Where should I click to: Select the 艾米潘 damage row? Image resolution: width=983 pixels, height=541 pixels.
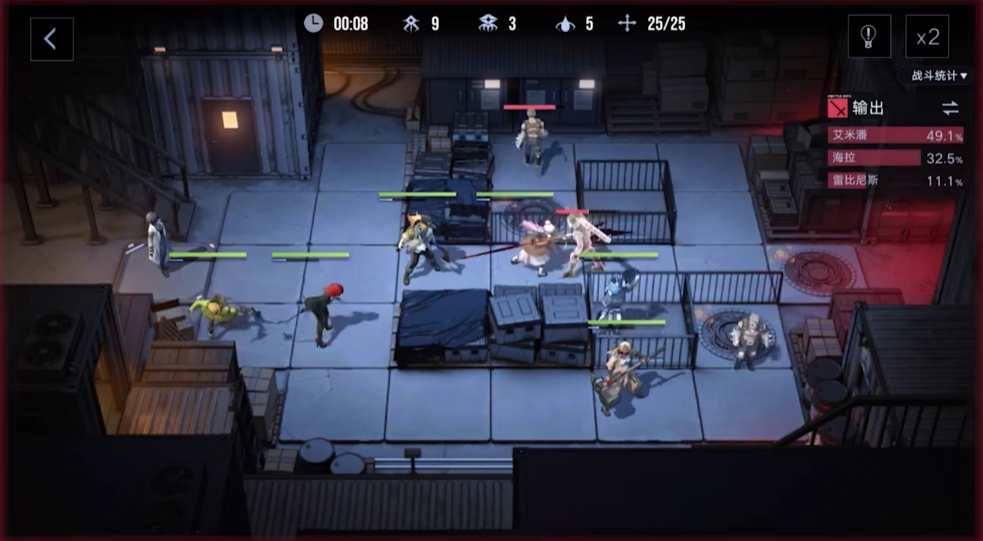895,135
